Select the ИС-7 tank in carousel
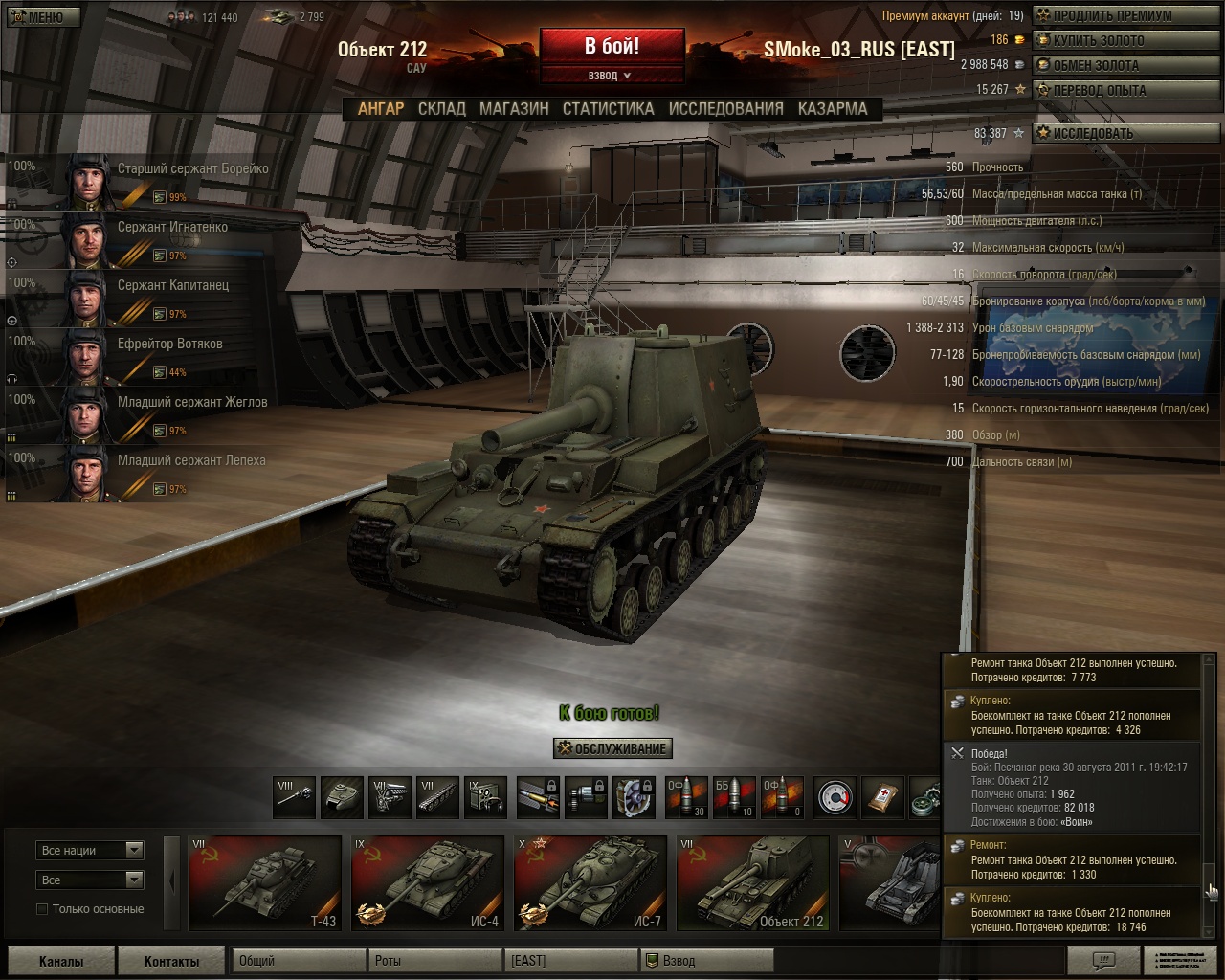The width and height of the screenshot is (1225, 980). (590, 883)
